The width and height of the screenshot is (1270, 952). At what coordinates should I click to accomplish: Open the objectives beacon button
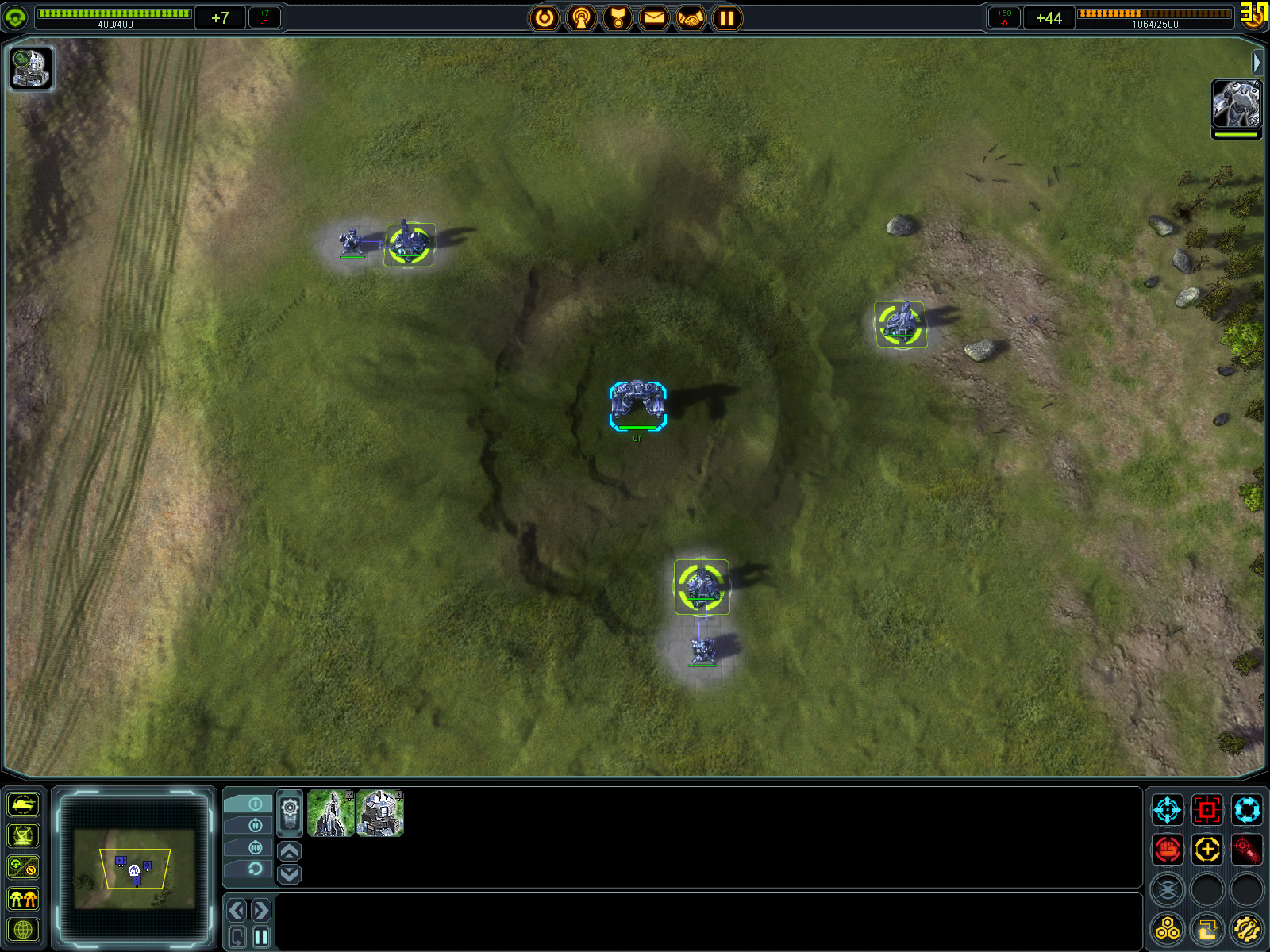[581, 17]
